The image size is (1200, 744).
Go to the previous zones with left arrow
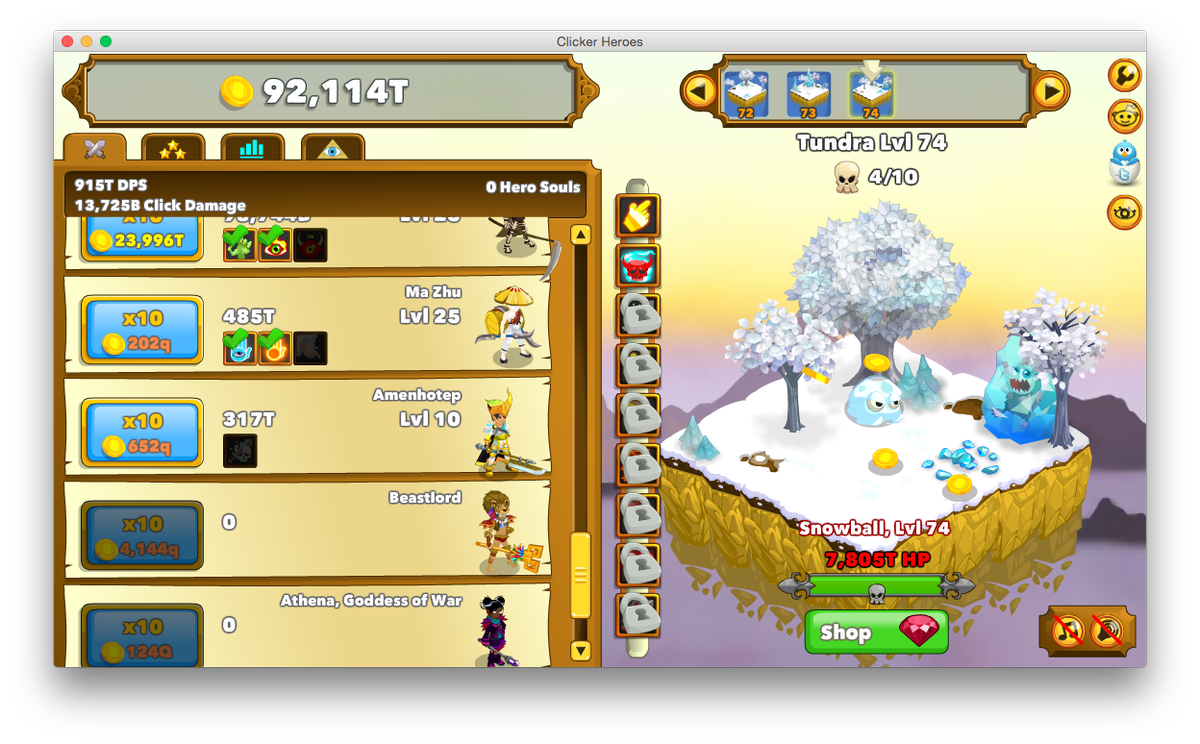(700, 92)
